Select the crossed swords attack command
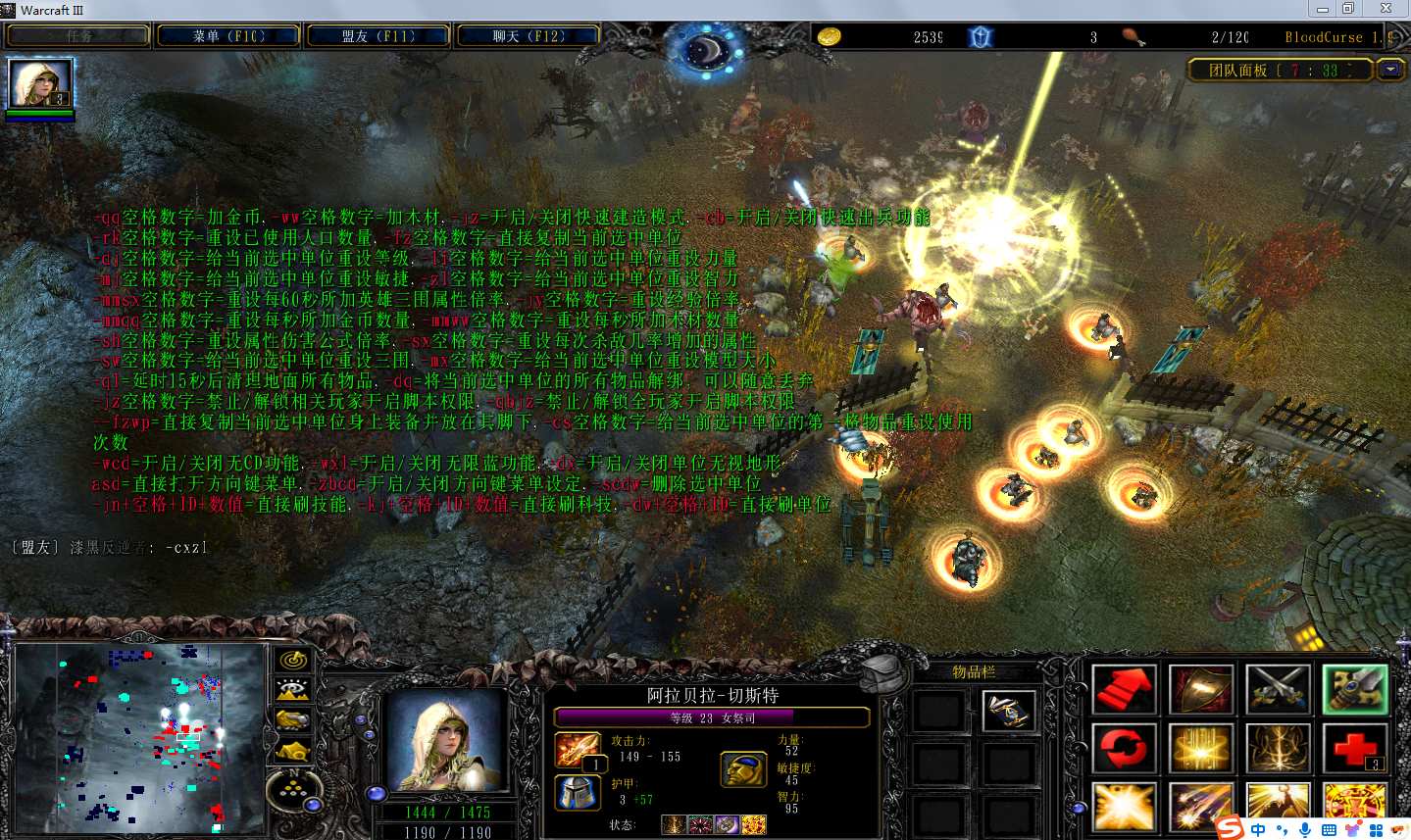This screenshot has height=840, width=1411. coord(1278,690)
